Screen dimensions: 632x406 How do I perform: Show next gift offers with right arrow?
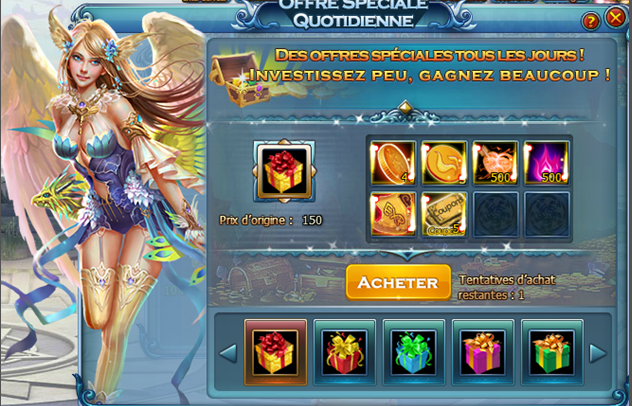[x=597, y=352]
